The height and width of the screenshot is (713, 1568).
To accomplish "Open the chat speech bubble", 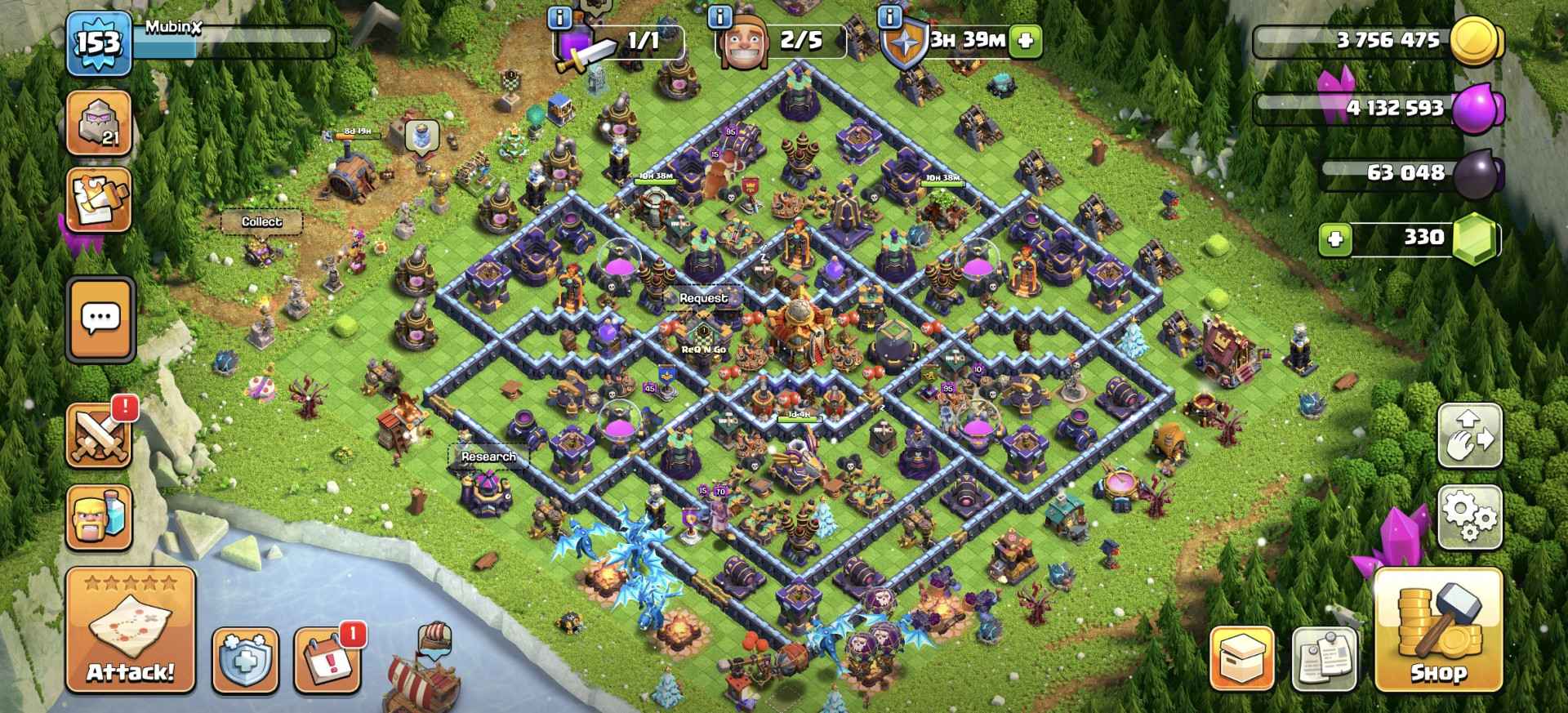I will tap(100, 319).
